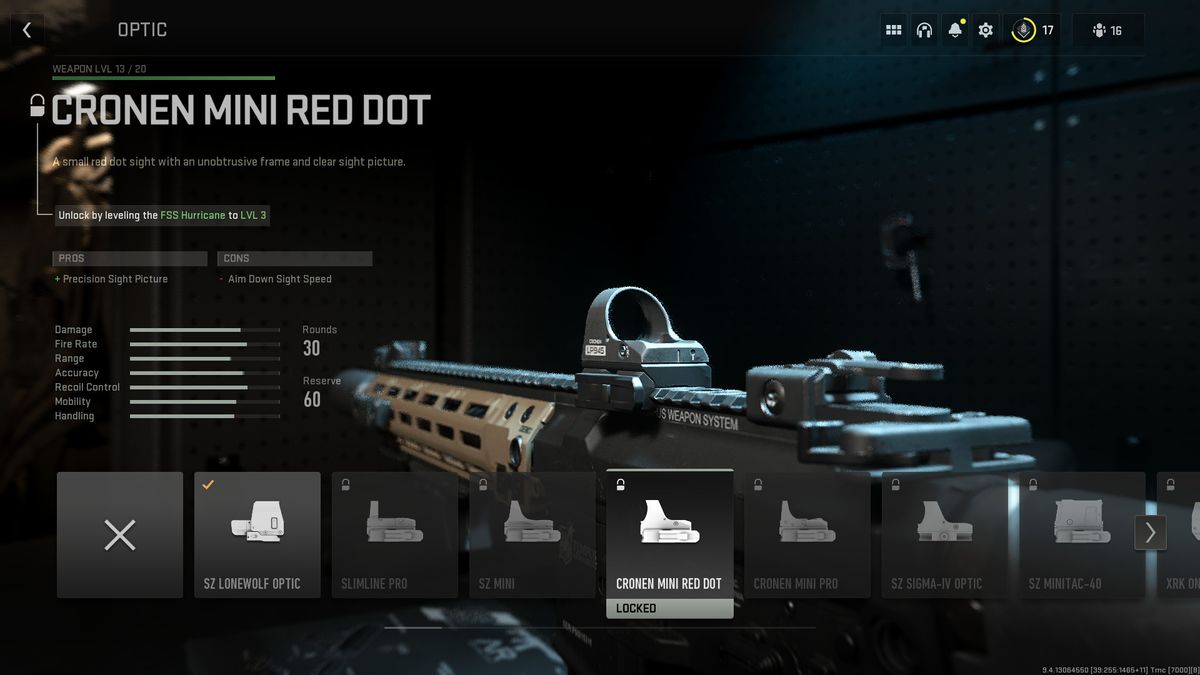Pick the SZ Minitac-40 optic
Viewport: 1200px width, 675px height.
tap(1075, 535)
